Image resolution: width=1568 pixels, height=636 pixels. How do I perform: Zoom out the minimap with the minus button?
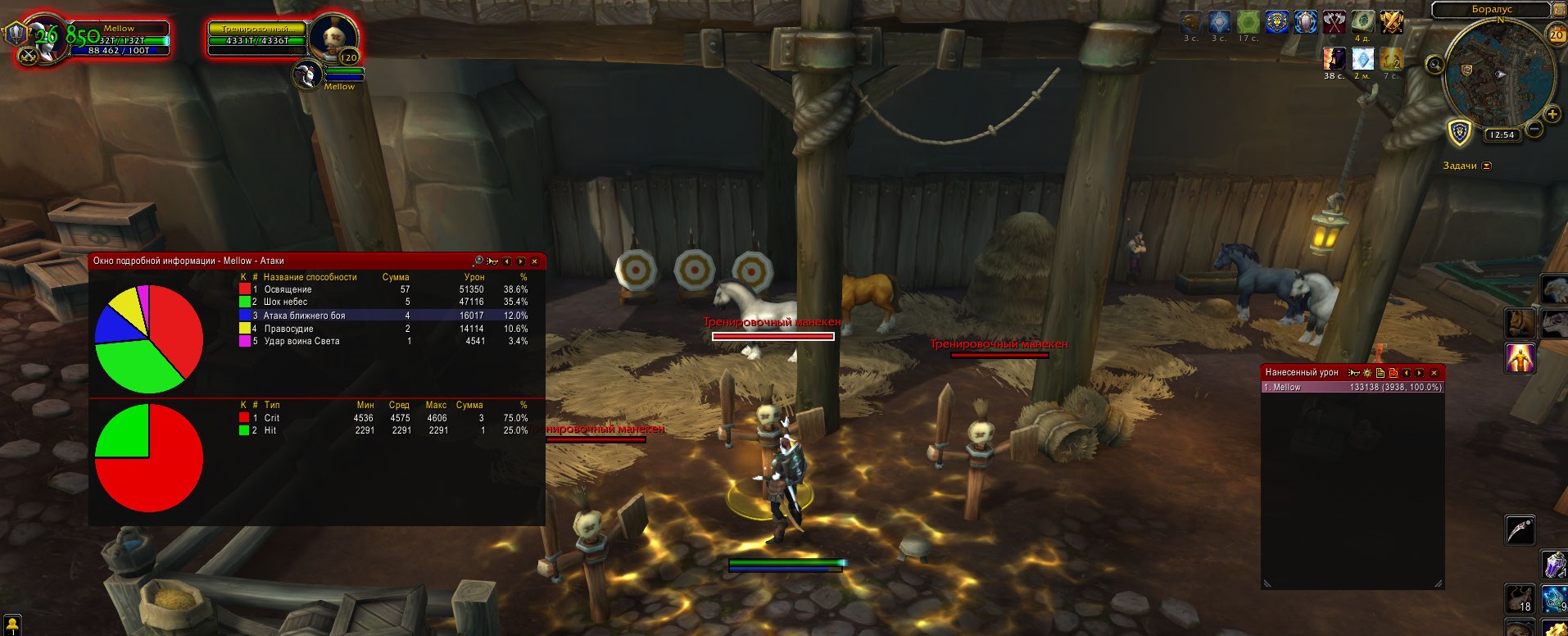click(x=1535, y=129)
